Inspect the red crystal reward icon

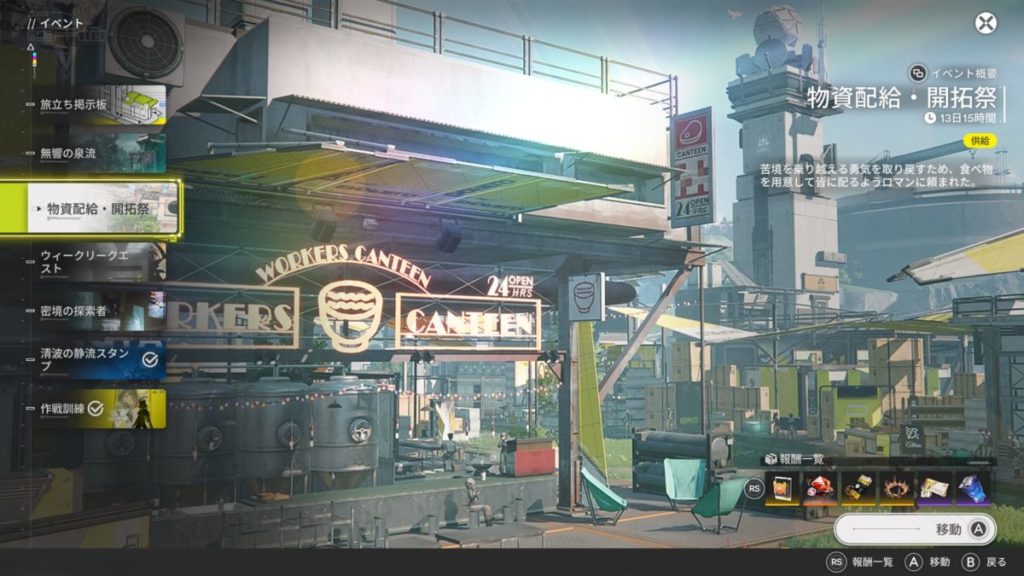pos(821,488)
